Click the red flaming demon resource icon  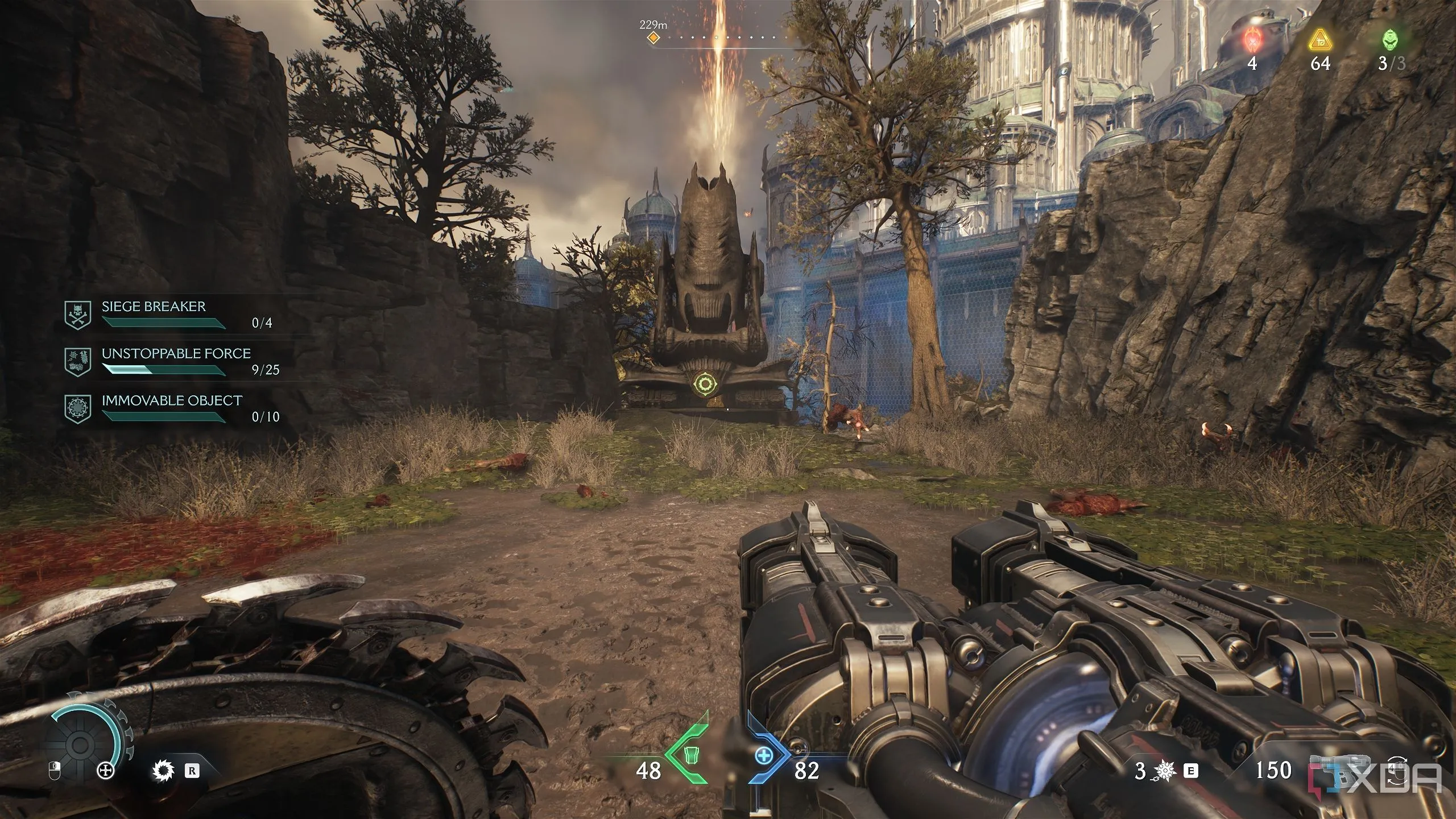1252,41
